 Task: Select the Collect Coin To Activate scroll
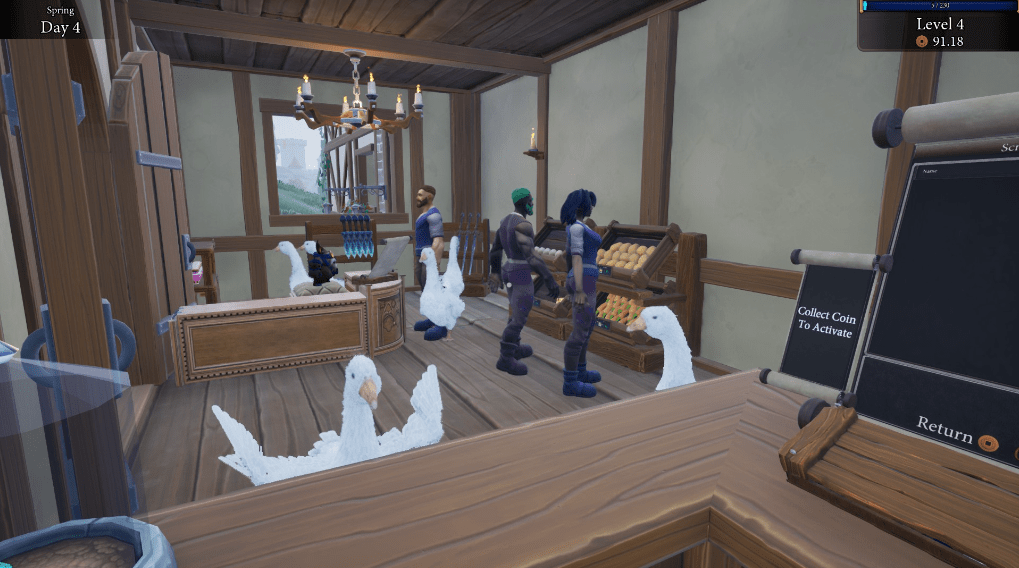click(x=826, y=320)
